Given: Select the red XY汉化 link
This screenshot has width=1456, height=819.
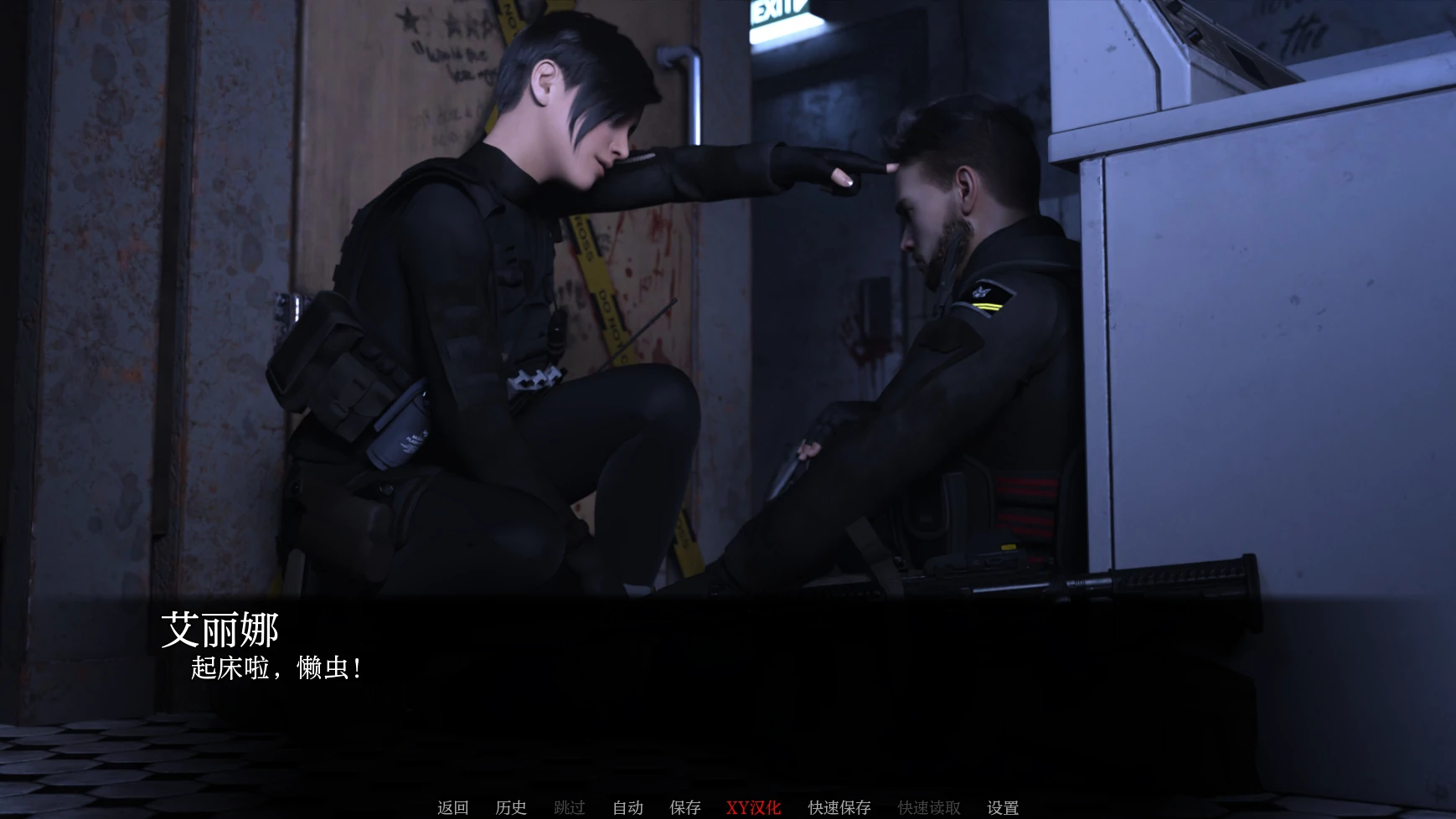Looking at the screenshot, I should (752, 807).
